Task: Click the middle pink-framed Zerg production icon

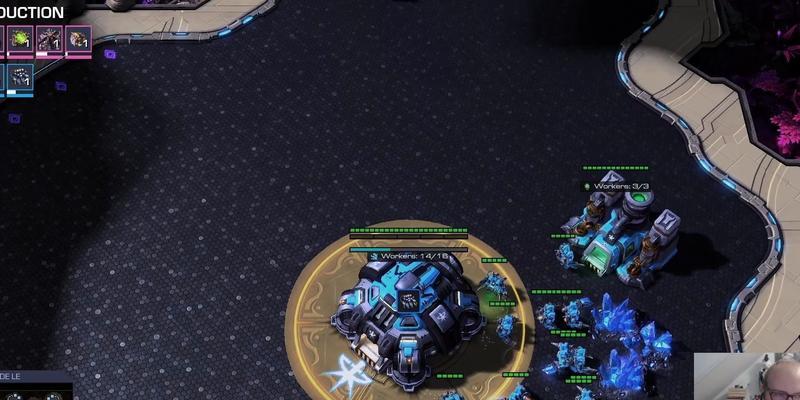Action: point(49,39)
